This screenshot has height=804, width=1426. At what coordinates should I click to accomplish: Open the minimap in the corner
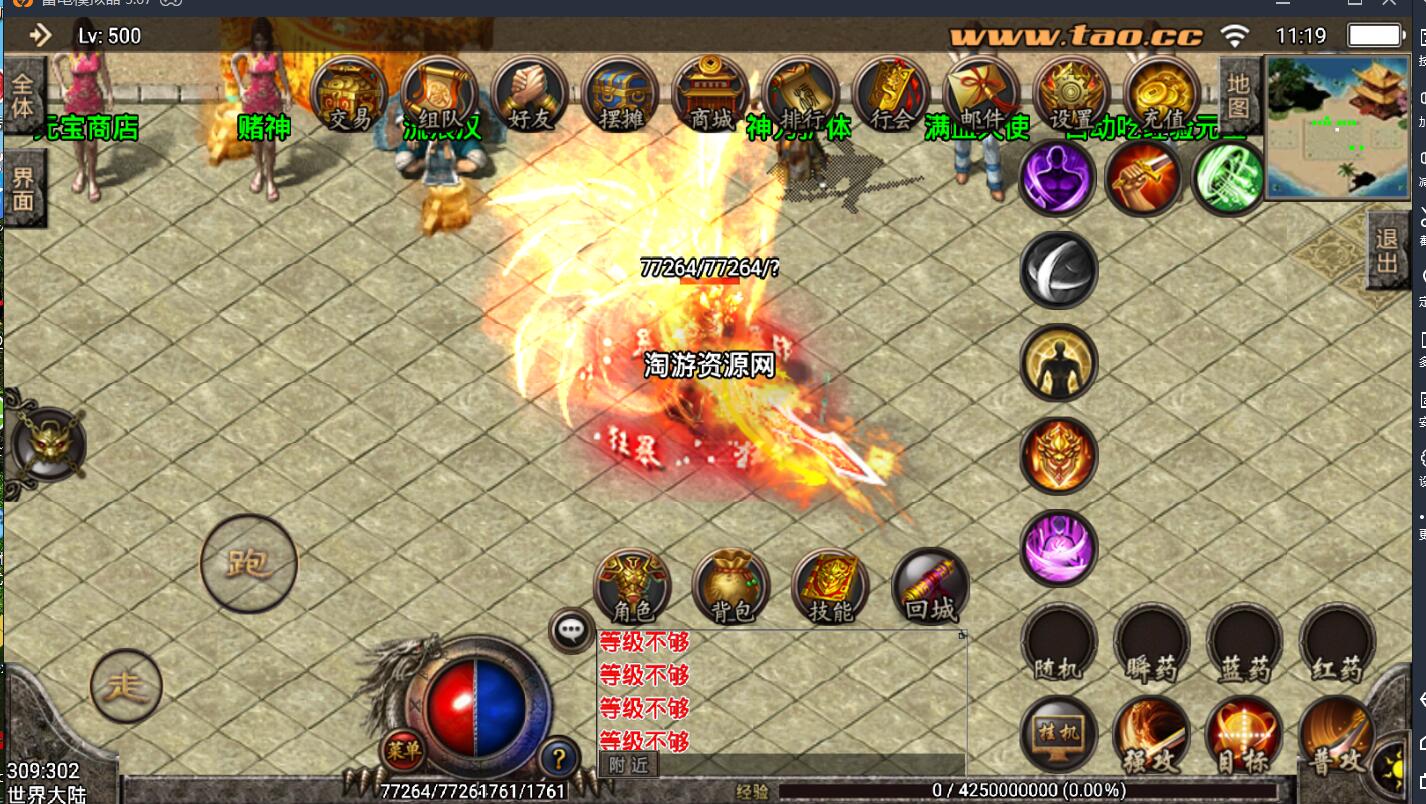click(x=1338, y=127)
